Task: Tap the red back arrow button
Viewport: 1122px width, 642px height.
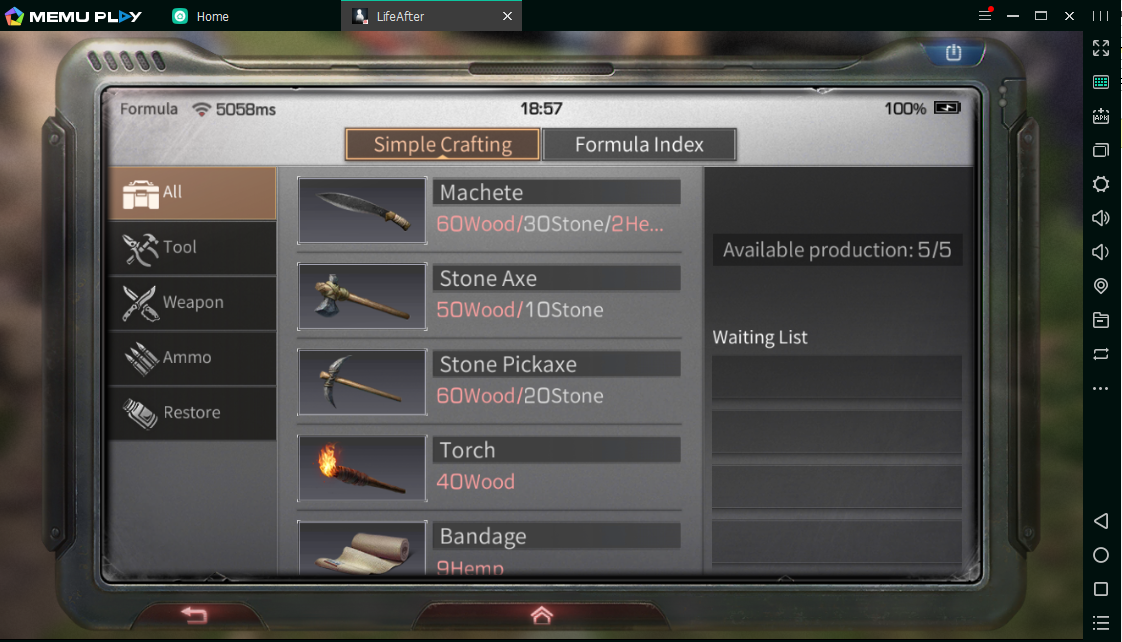Action: pyautogui.click(x=194, y=615)
